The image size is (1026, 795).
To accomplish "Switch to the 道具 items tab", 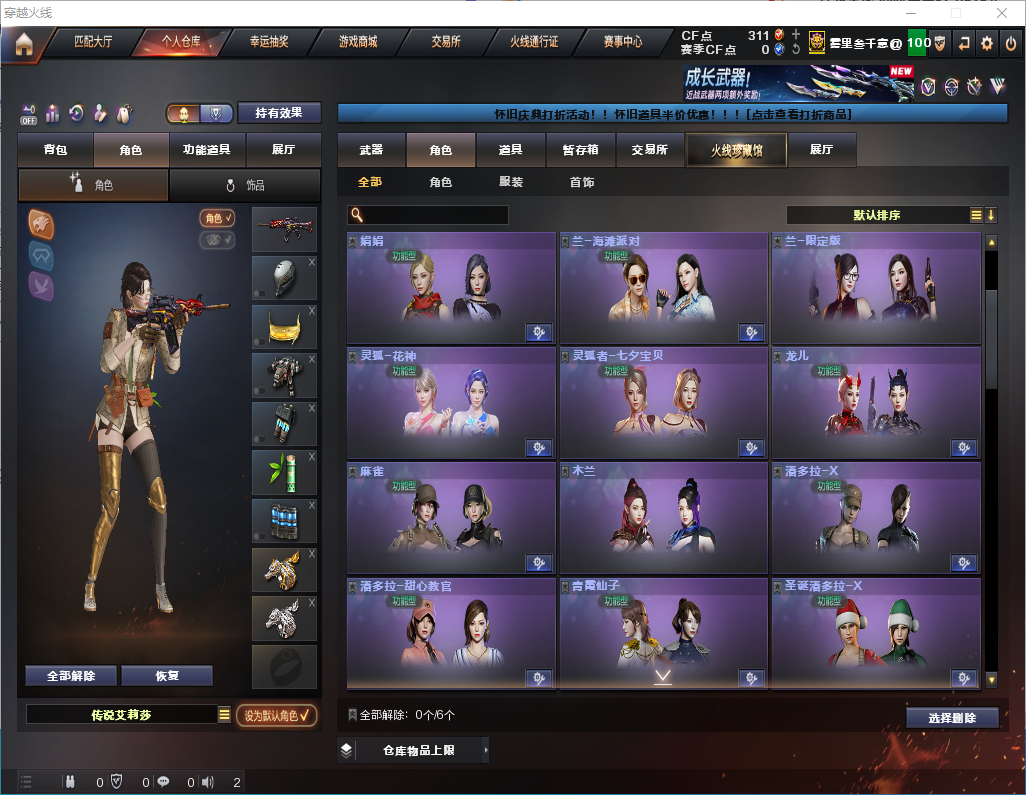I will 511,150.
